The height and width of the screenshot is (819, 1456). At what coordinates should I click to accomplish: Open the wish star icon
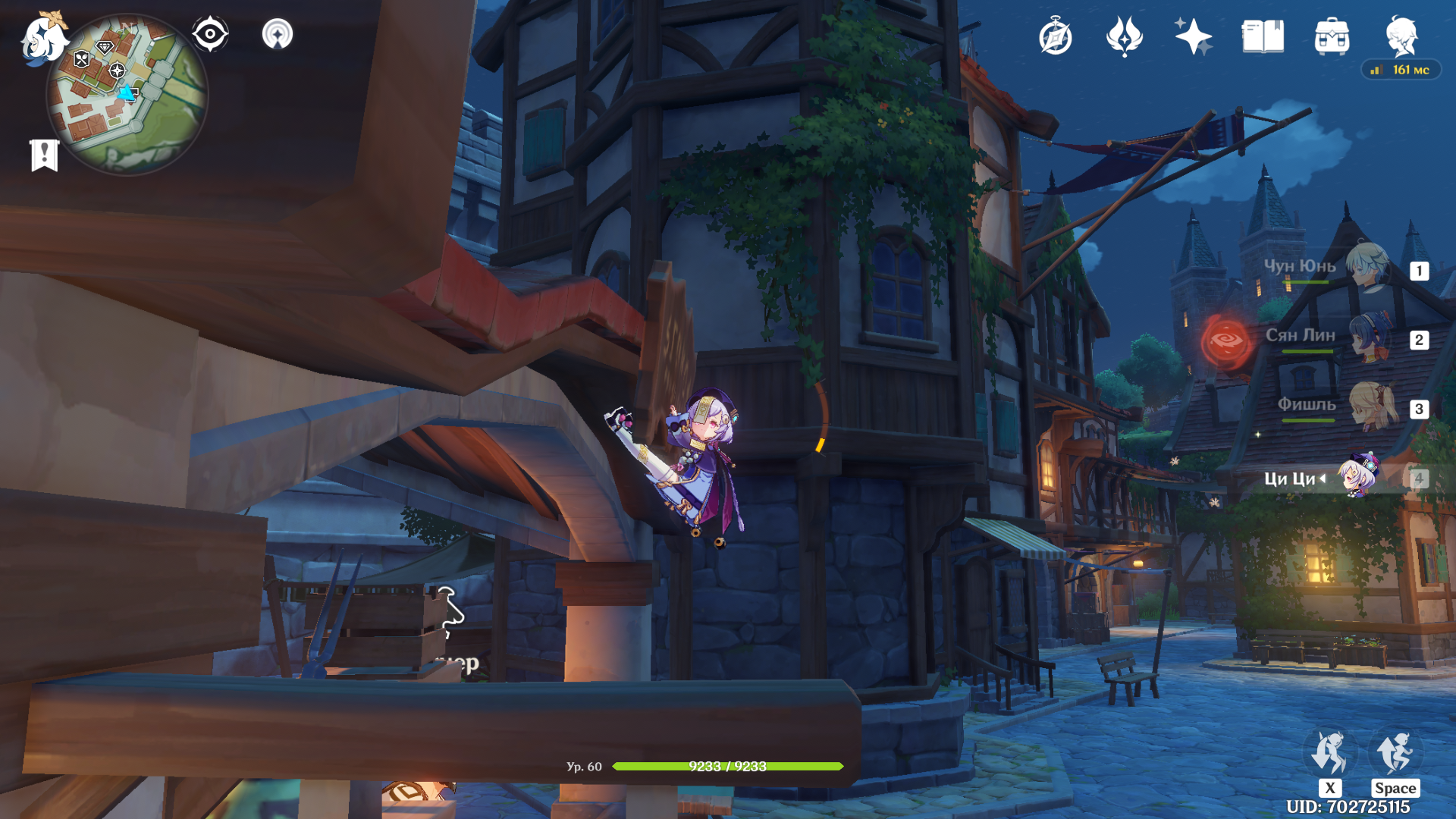[x=1193, y=36]
